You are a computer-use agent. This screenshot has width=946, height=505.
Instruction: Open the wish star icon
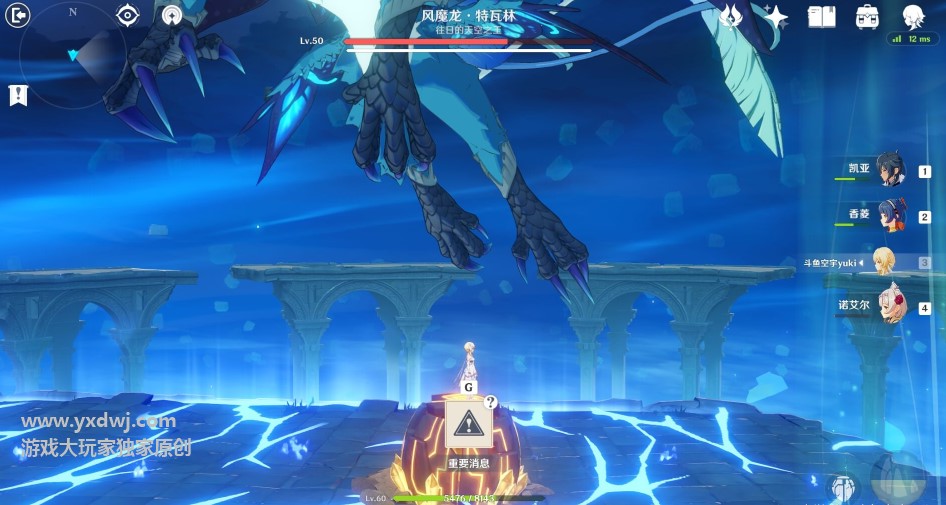[776, 16]
